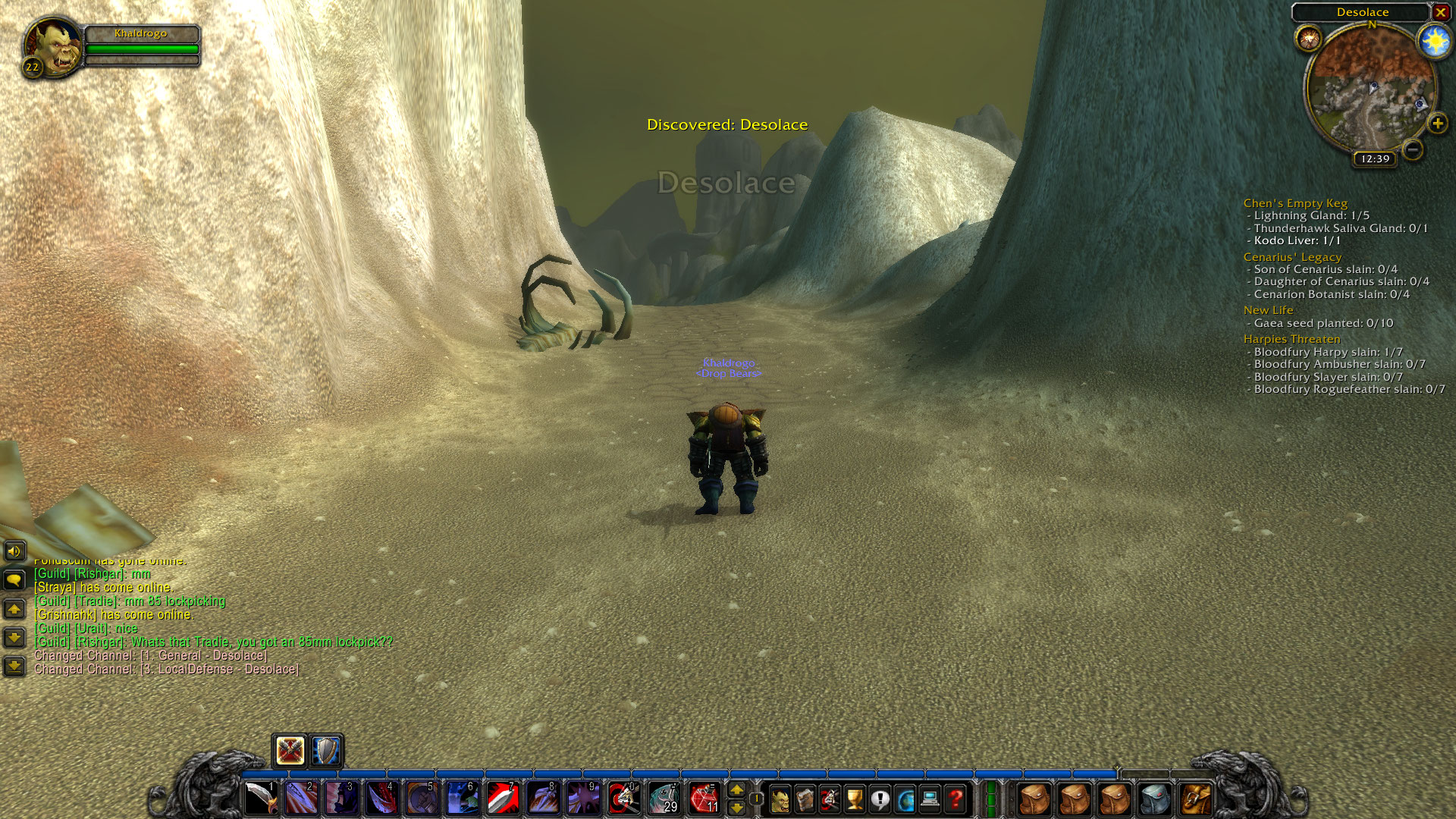Viewport: 1456px width, 819px height.
Task: Close the minimap with the red X
Action: tap(1440, 12)
